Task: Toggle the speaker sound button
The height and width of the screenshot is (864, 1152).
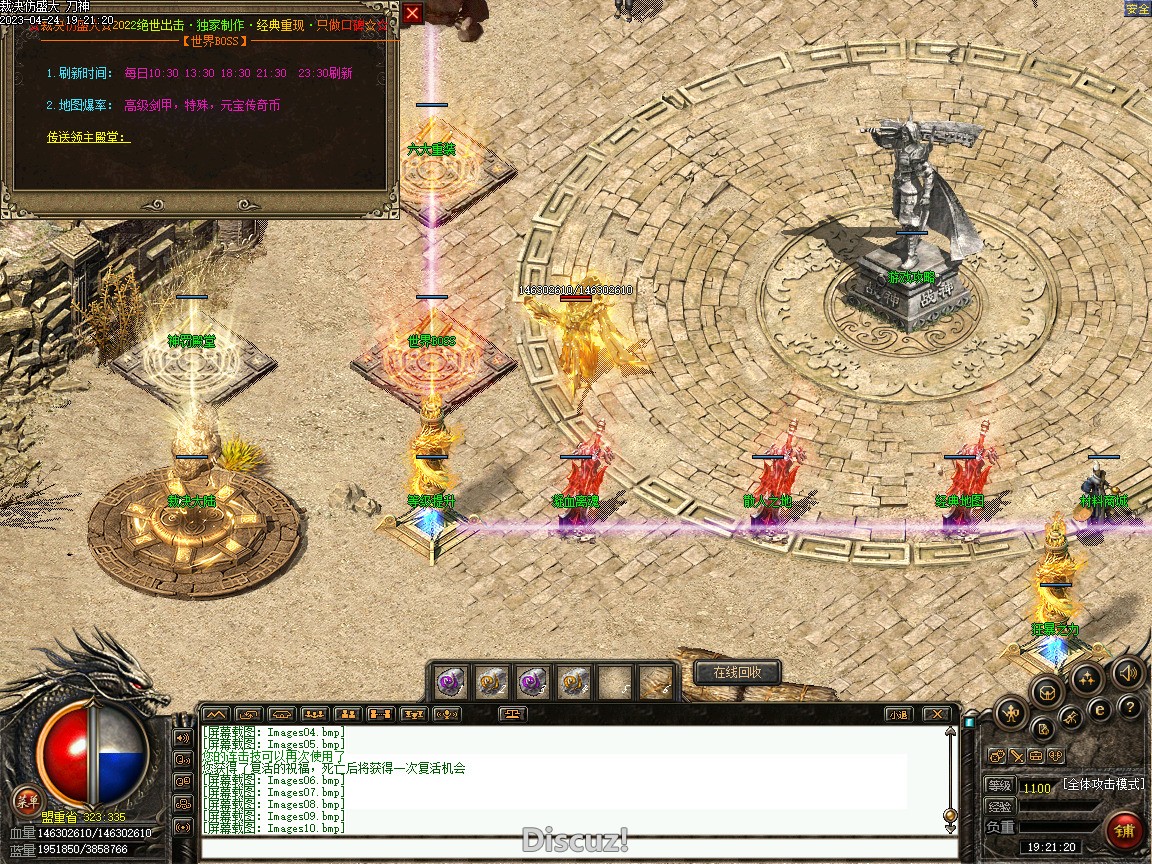Action: point(1128,674)
